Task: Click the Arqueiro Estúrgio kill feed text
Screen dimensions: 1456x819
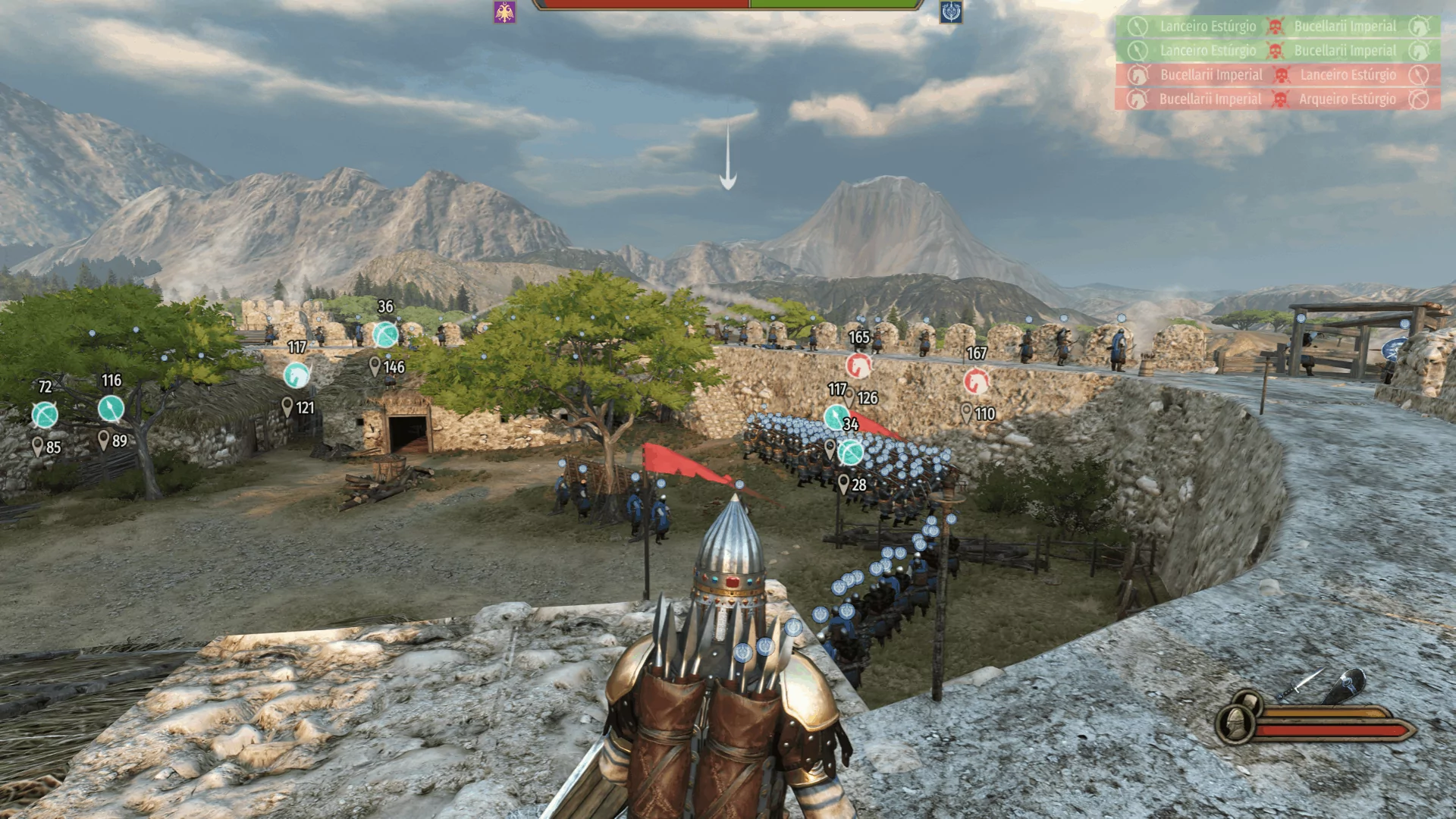Action: pos(1348,99)
